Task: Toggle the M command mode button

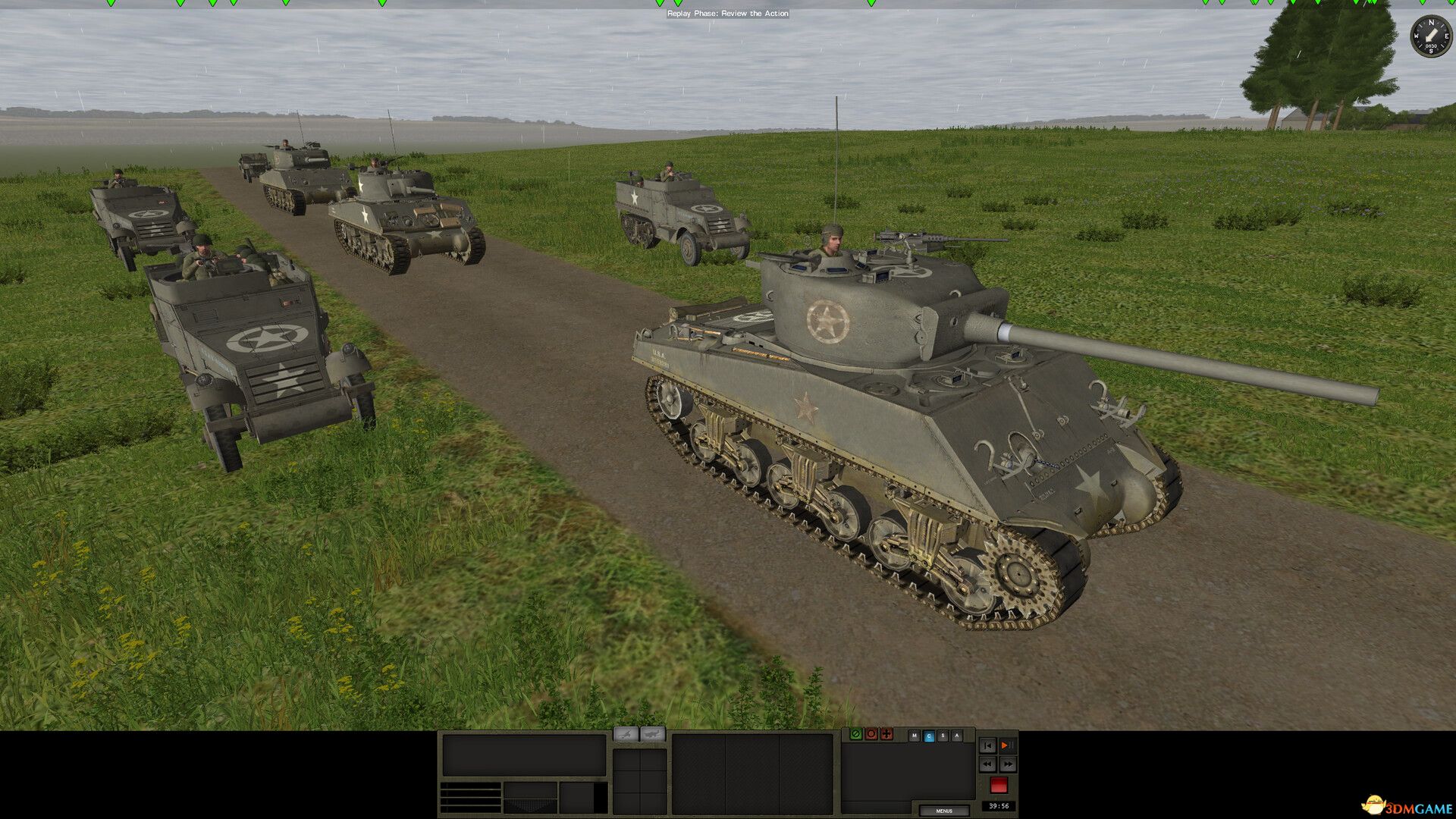Action: coord(914,736)
